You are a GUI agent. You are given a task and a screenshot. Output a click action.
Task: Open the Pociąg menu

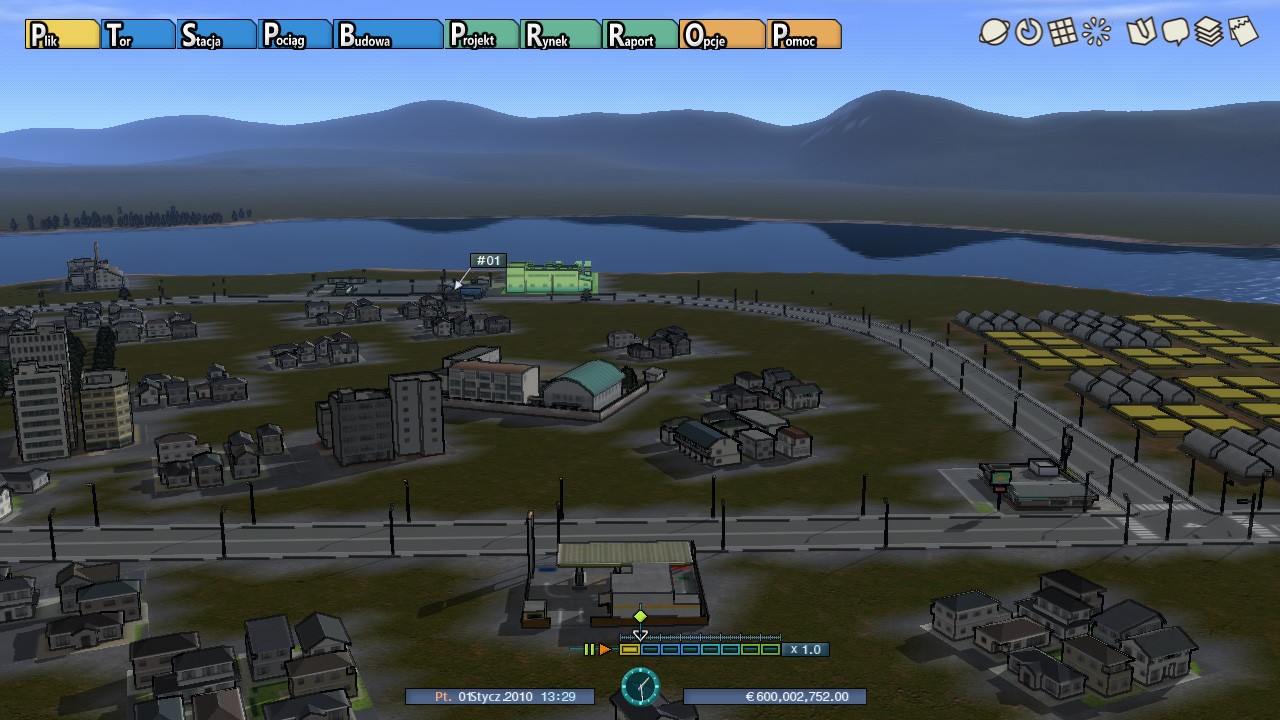pyautogui.click(x=295, y=35)
